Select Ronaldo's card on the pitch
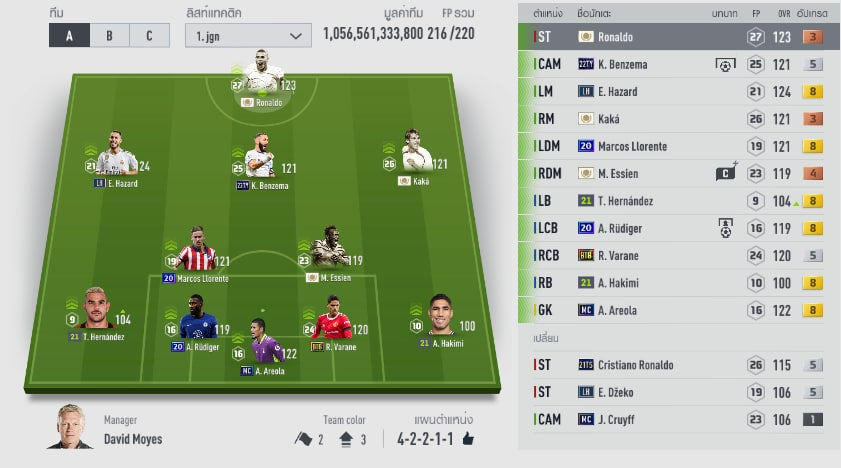This screenshot has height=468, width=841. [263, 78]
